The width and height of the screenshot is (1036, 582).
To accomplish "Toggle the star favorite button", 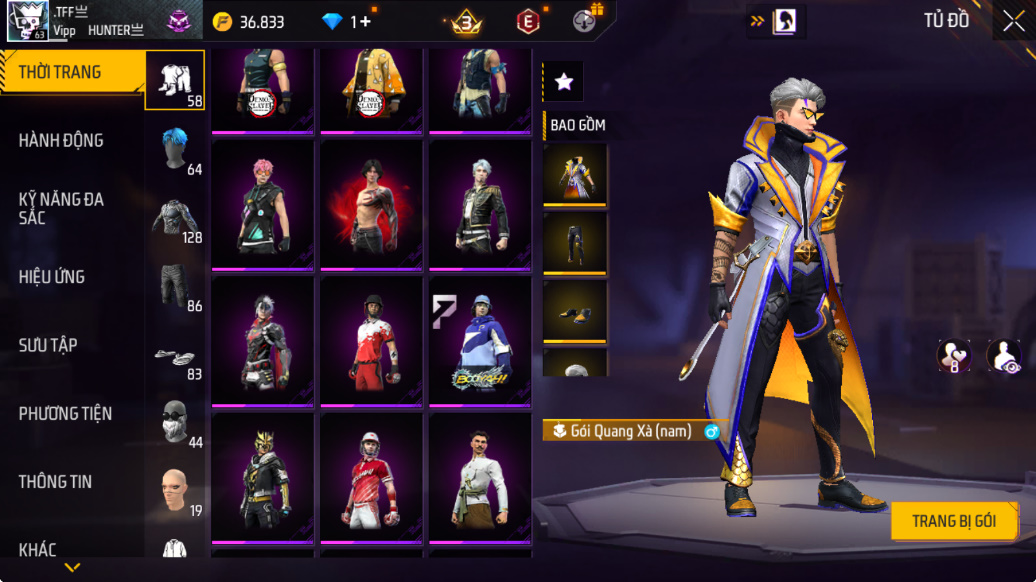I will coord(563,82).
